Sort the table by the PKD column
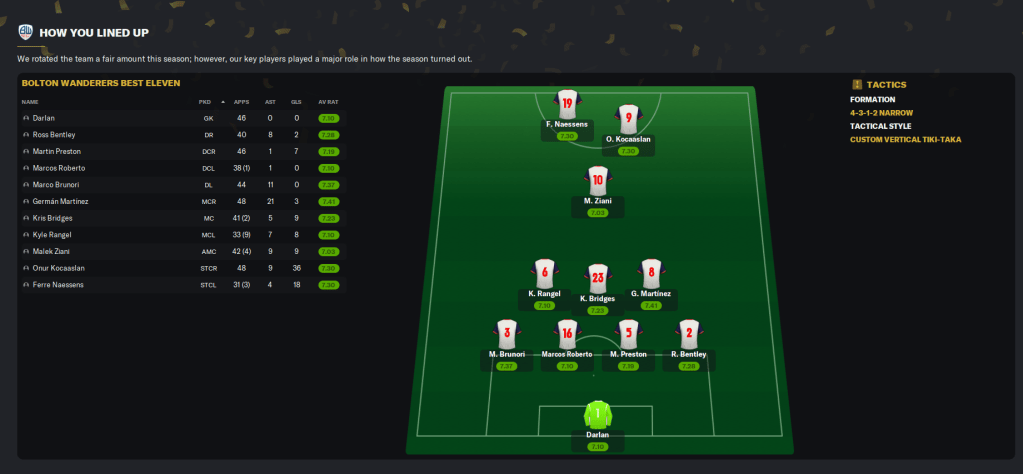The image size is (1023, 474). 205,102
